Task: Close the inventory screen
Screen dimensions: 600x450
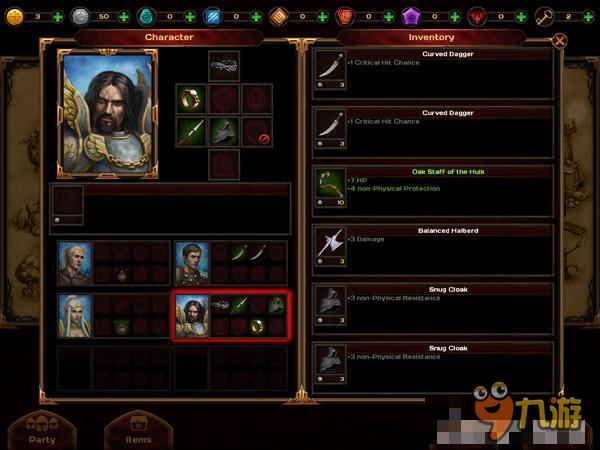Action: tap(560, 41)
